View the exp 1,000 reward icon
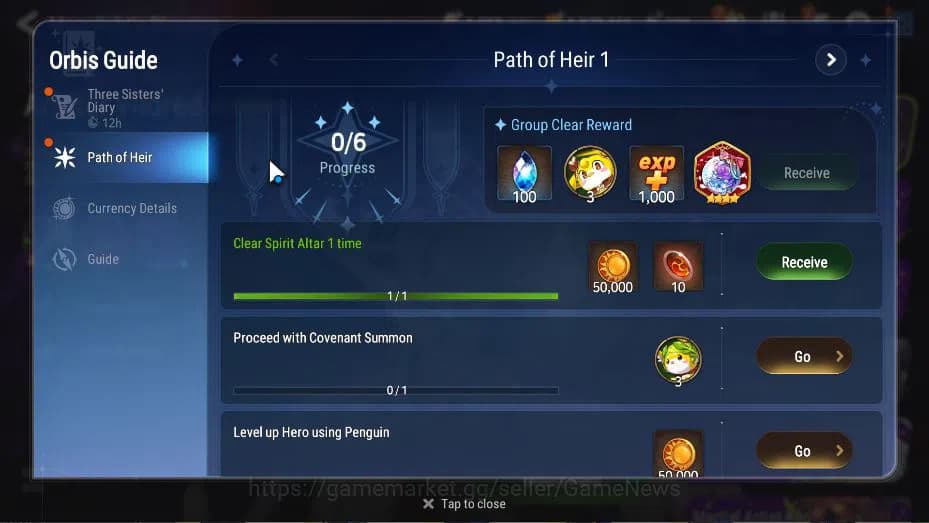Viewport: 929px width, 523px height. click(x=656, y=173)
